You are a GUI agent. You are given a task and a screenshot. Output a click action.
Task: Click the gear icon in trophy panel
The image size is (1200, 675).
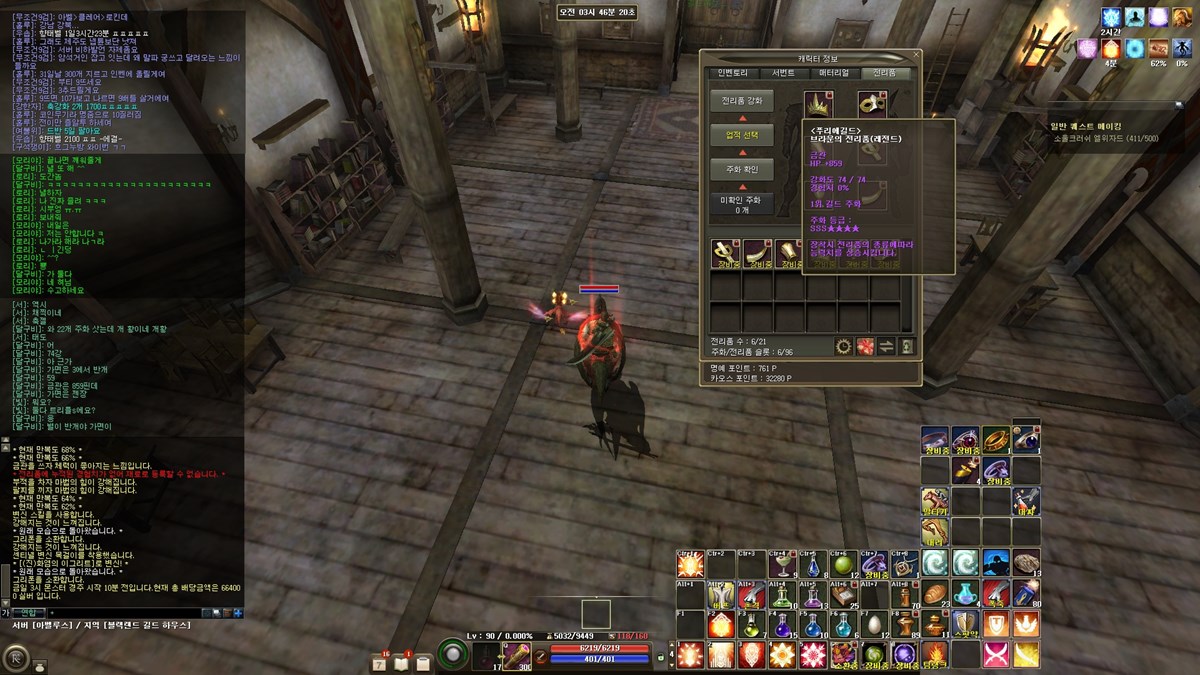(x=844, y=346)
